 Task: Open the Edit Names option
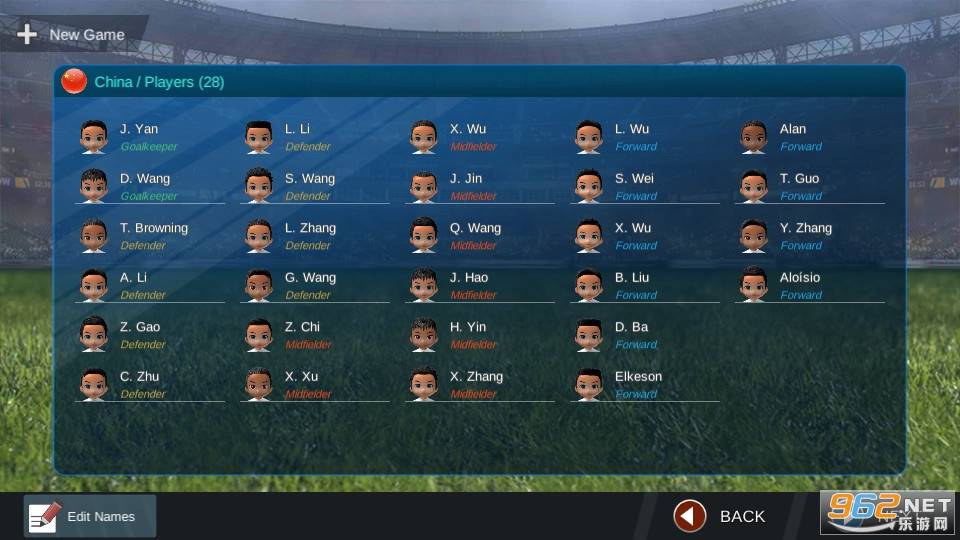tap(90, 516)
